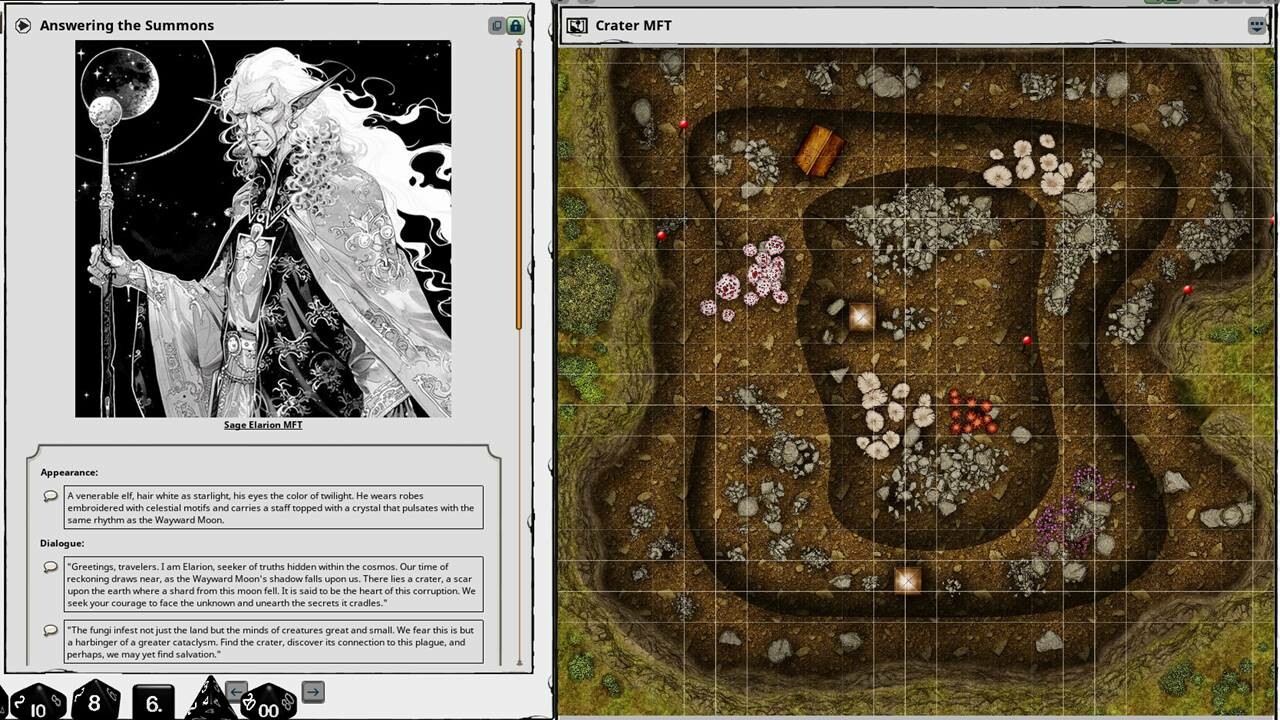Viewport: 1280px width, 720px height.
Task: Click the speech bubble beside the Appearance text
Action: tap(49, 497)
